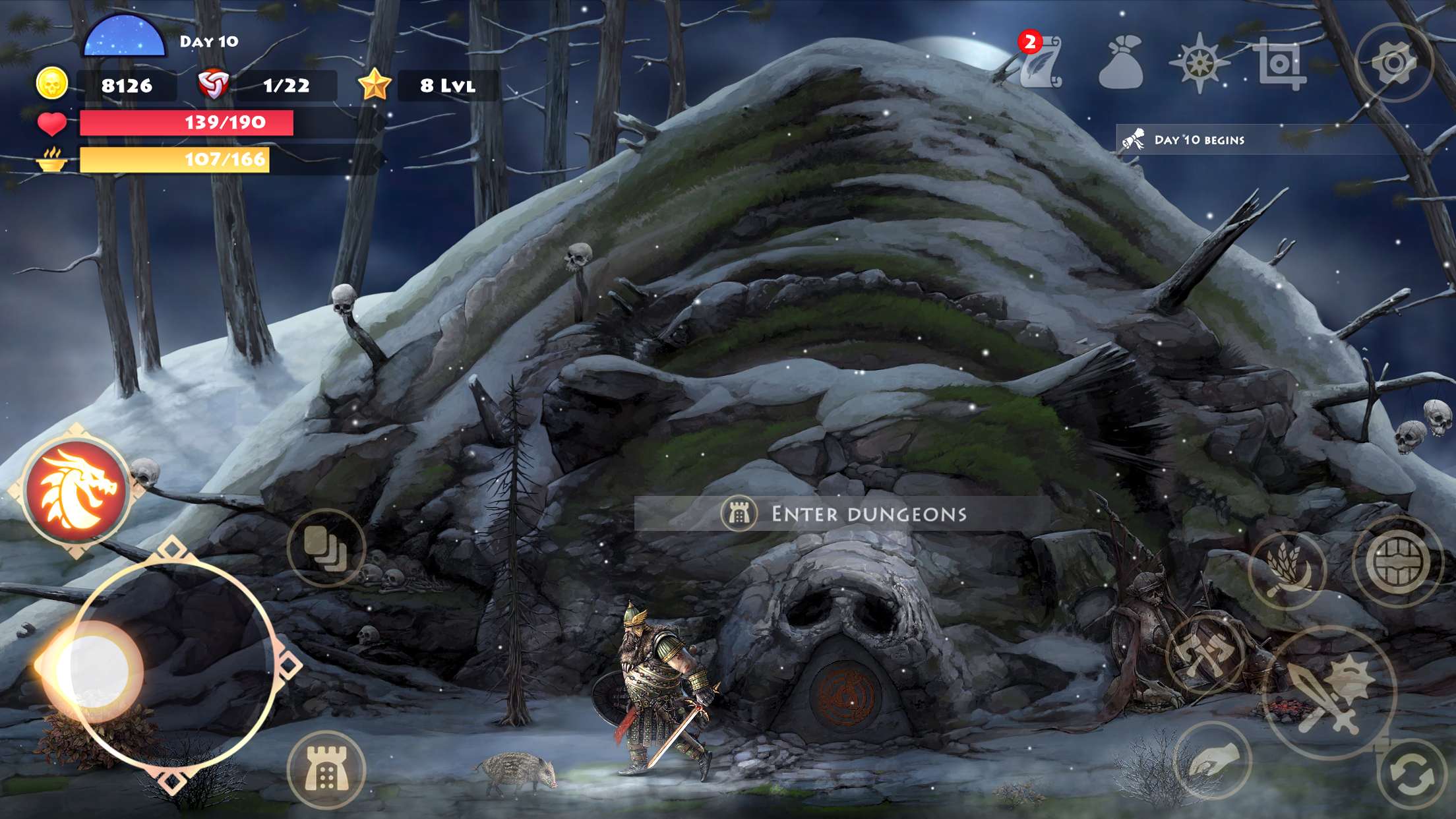The height and width of the screenshot is (819, 1456).
Task: Open the gear settings menu
Action: (1393, 63)
